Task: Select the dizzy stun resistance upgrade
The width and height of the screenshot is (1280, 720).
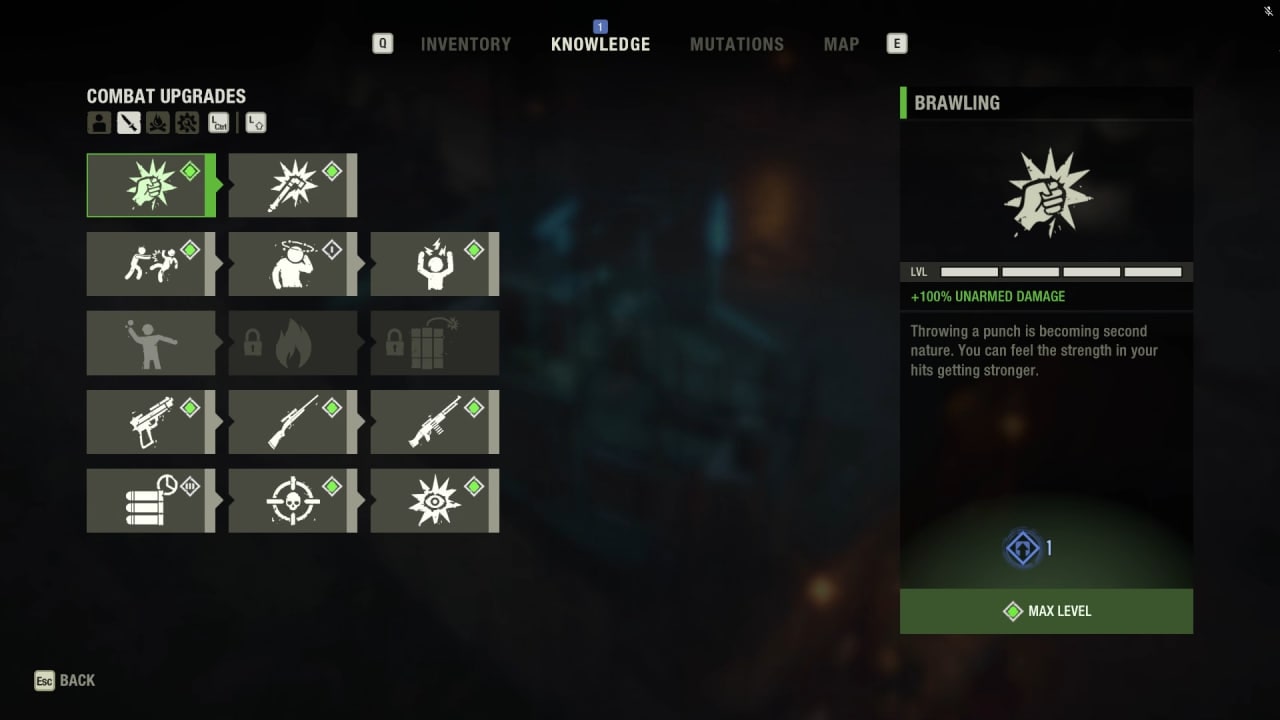Action: pyautogui.click(x=293, y=264)
